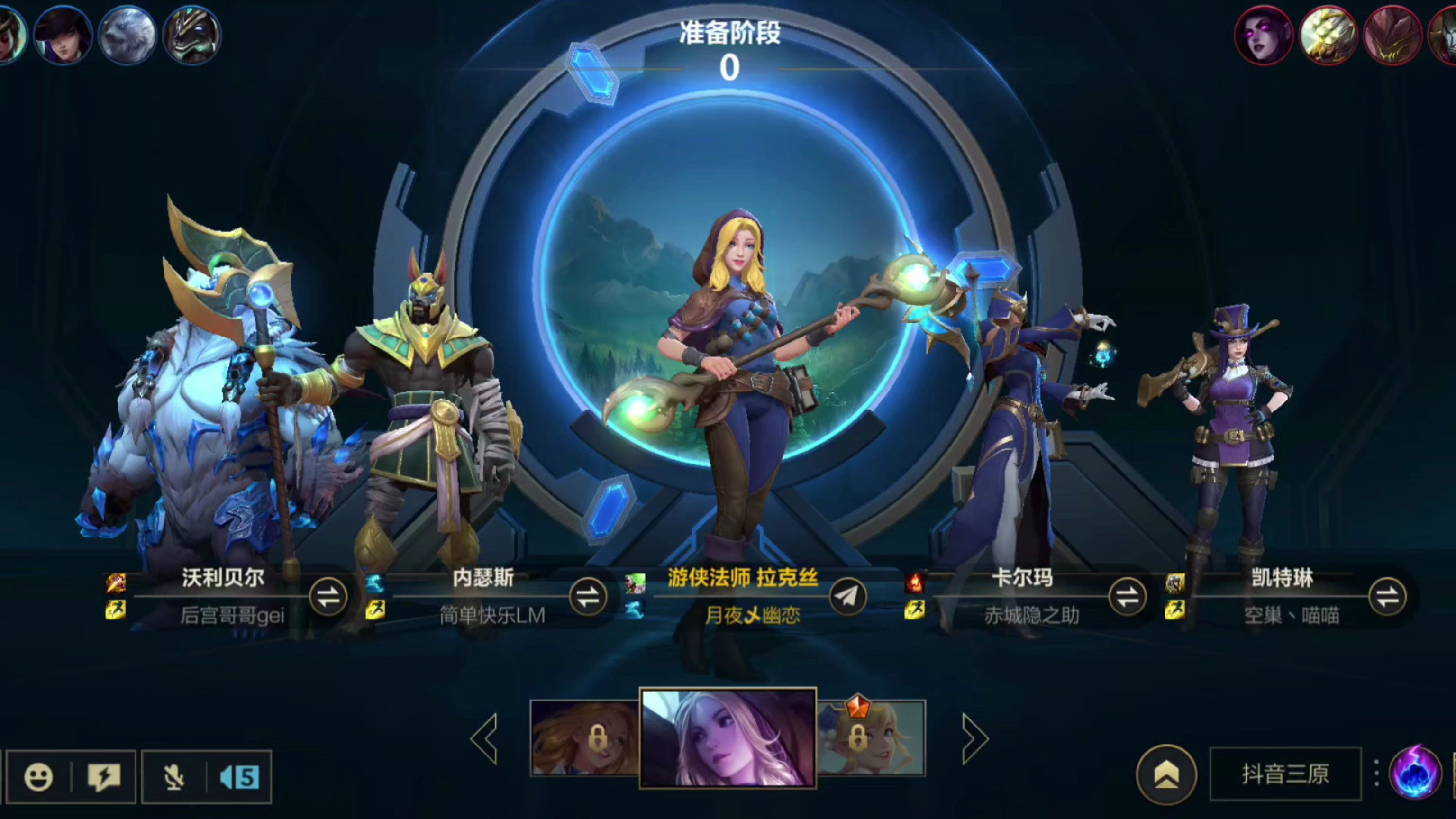
Task: Select the highlighted Lux skin thumbnail
Action: click(x=728, y=736)
